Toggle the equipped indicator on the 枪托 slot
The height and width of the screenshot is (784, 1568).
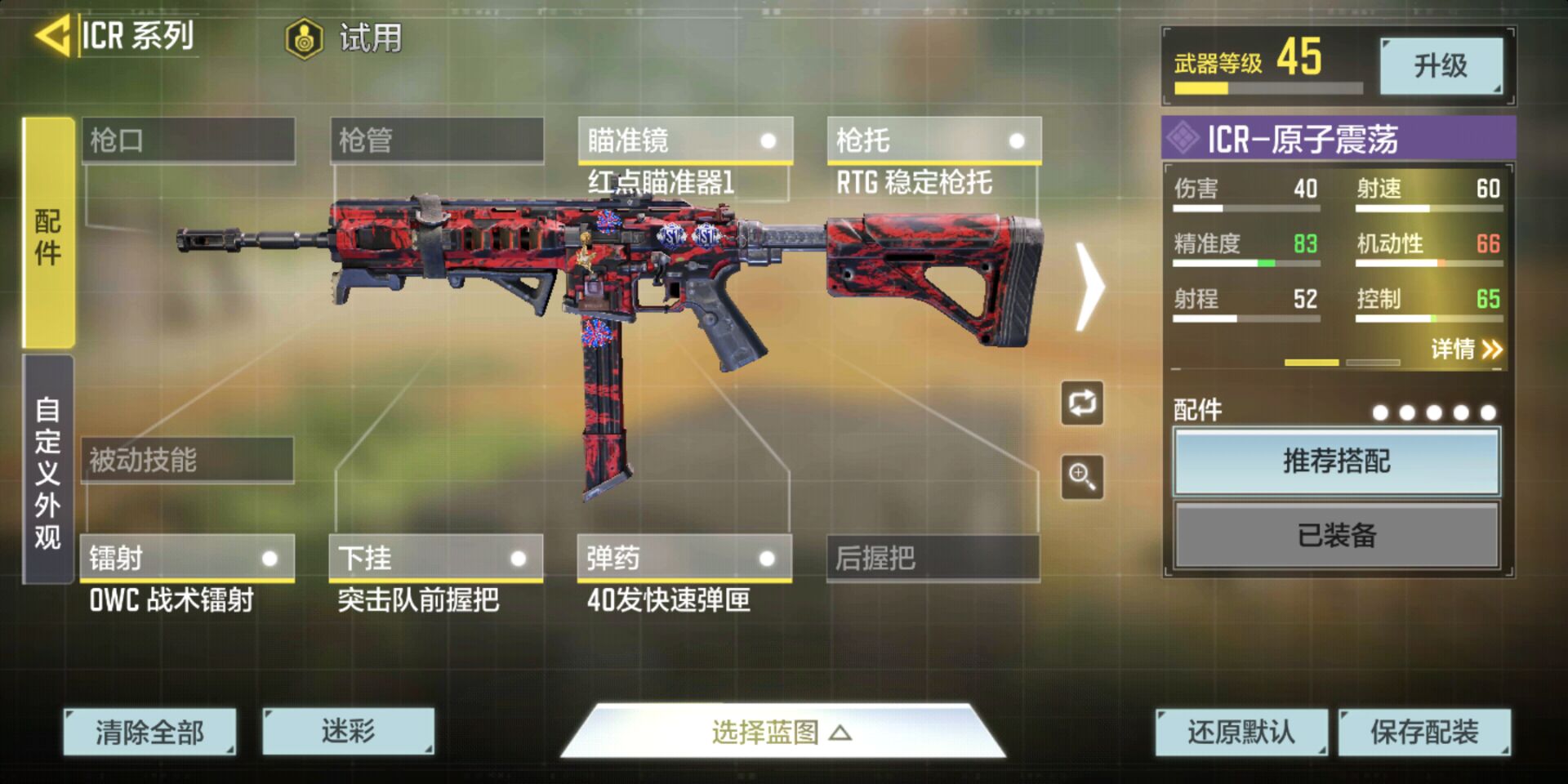tap(1017, 141)
